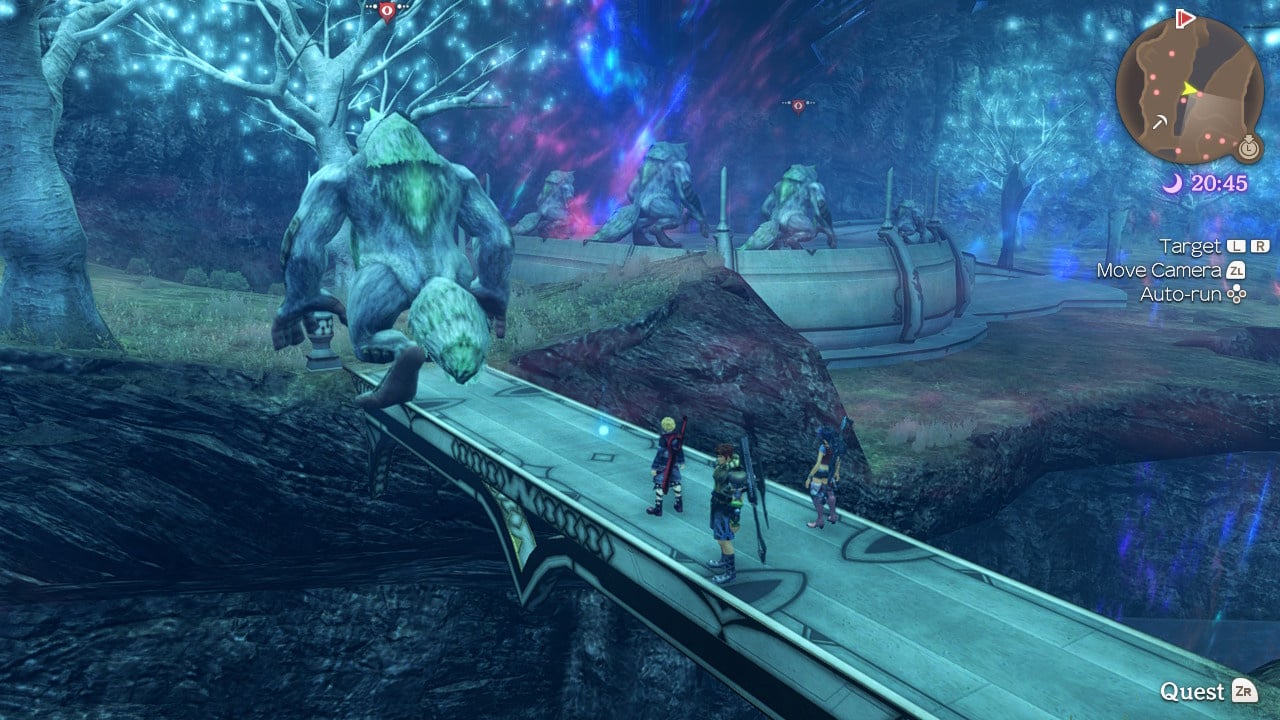Click the clock icon on the minimap

tap(1247, 148)
